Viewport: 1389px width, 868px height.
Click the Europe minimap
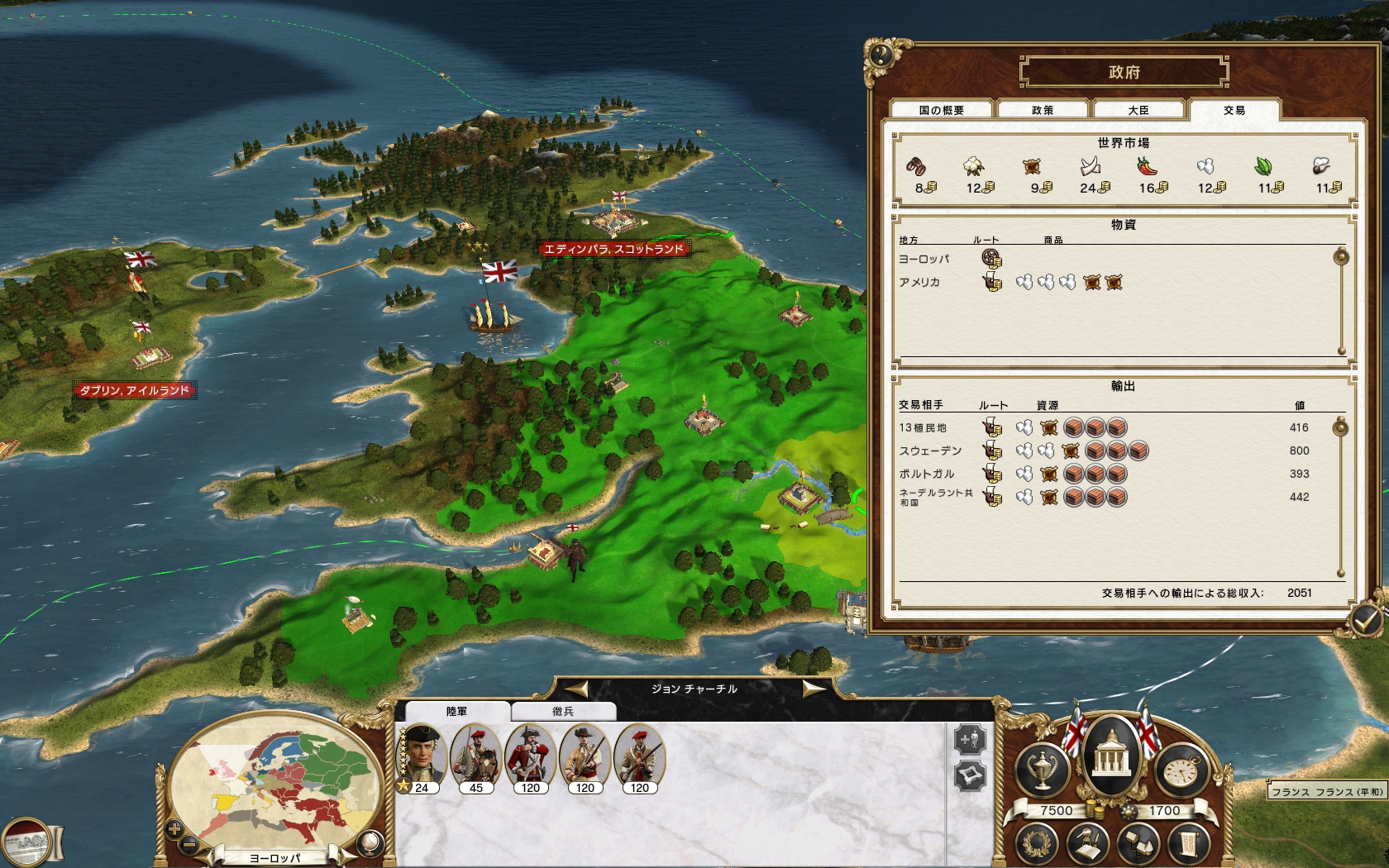click(273, 785)
